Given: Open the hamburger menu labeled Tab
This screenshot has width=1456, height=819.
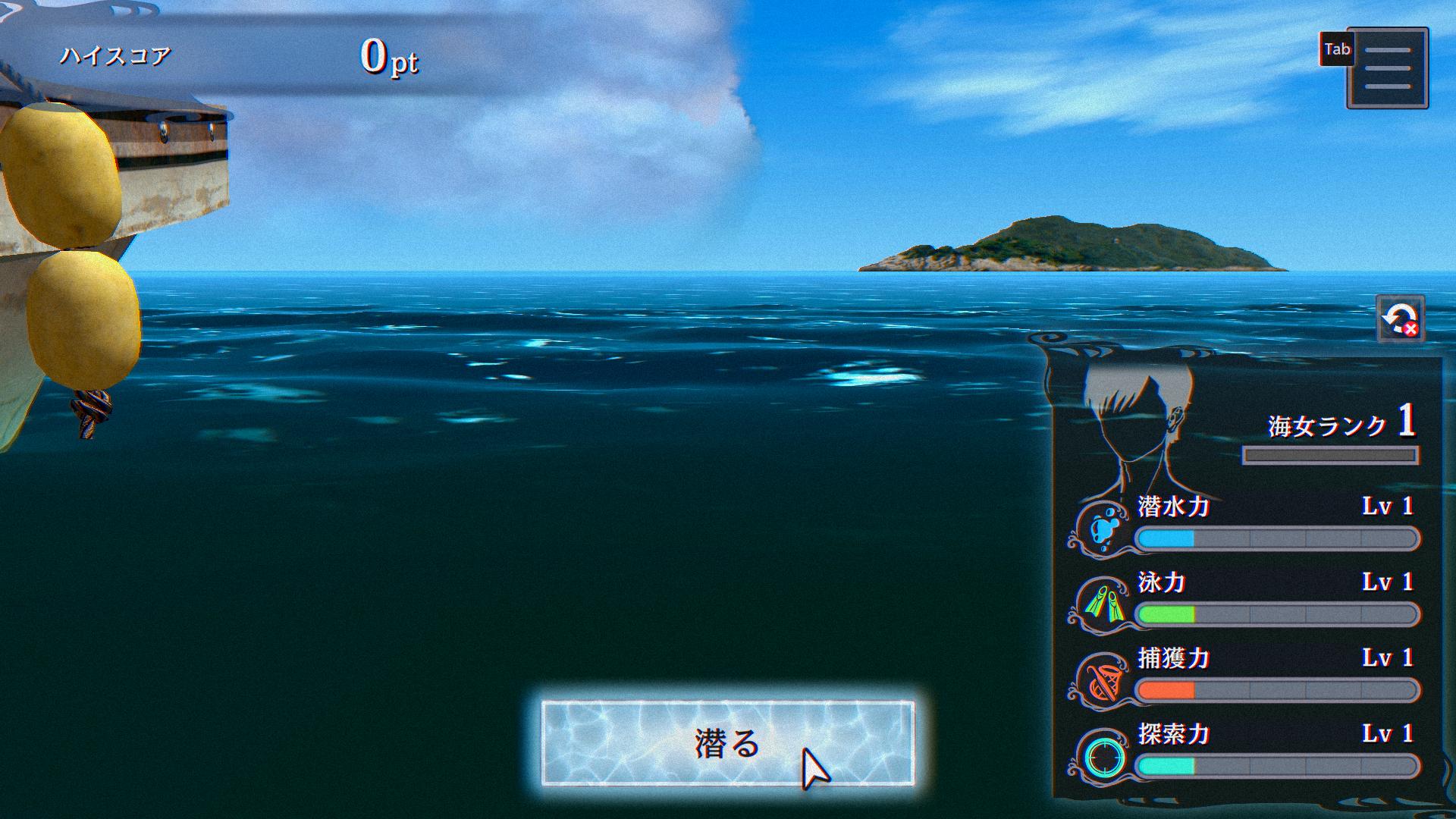Looking at the screenshot, I should (1388, 70).
